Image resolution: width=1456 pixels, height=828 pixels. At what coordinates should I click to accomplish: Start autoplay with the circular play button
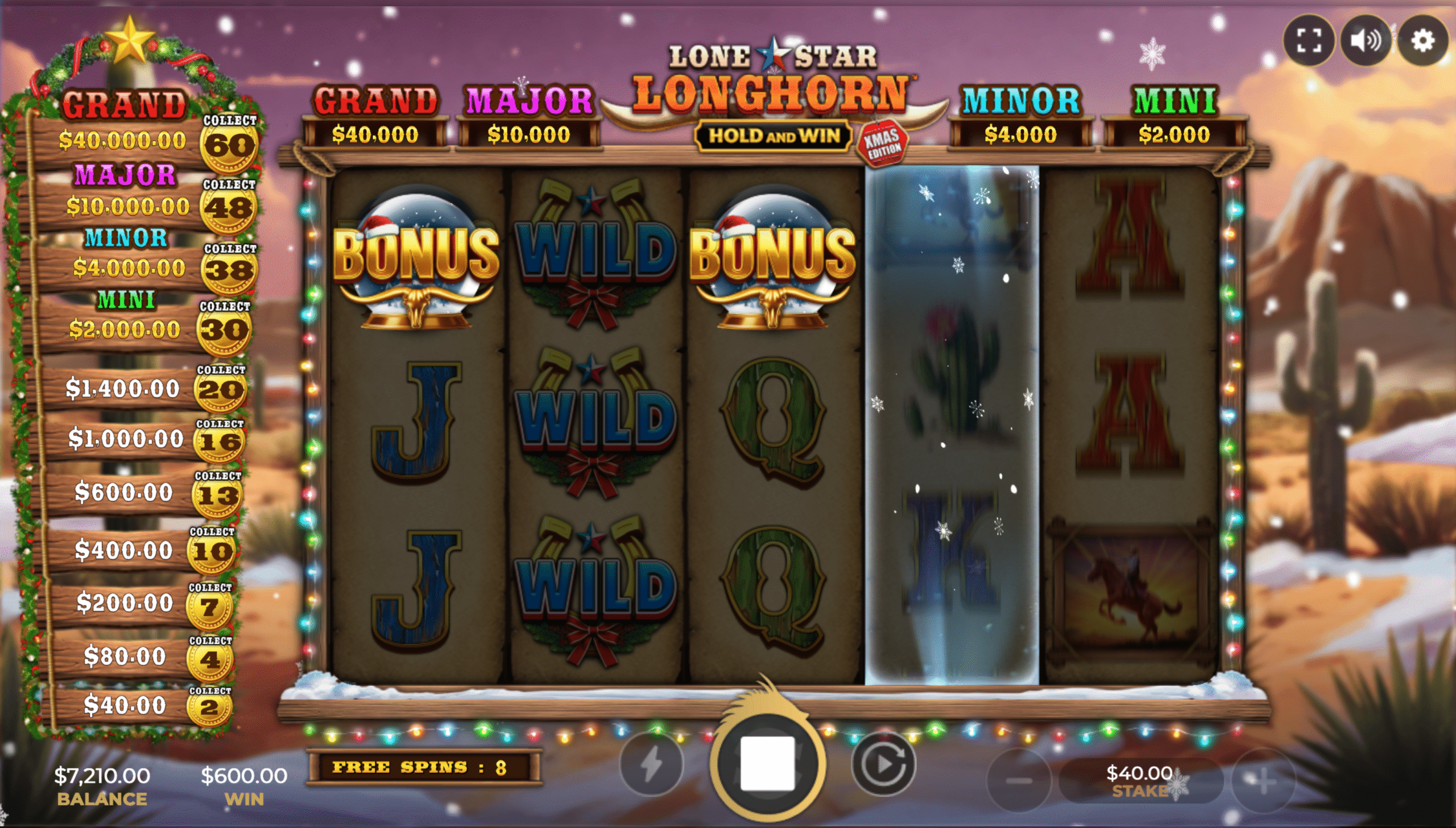(883, 764)
